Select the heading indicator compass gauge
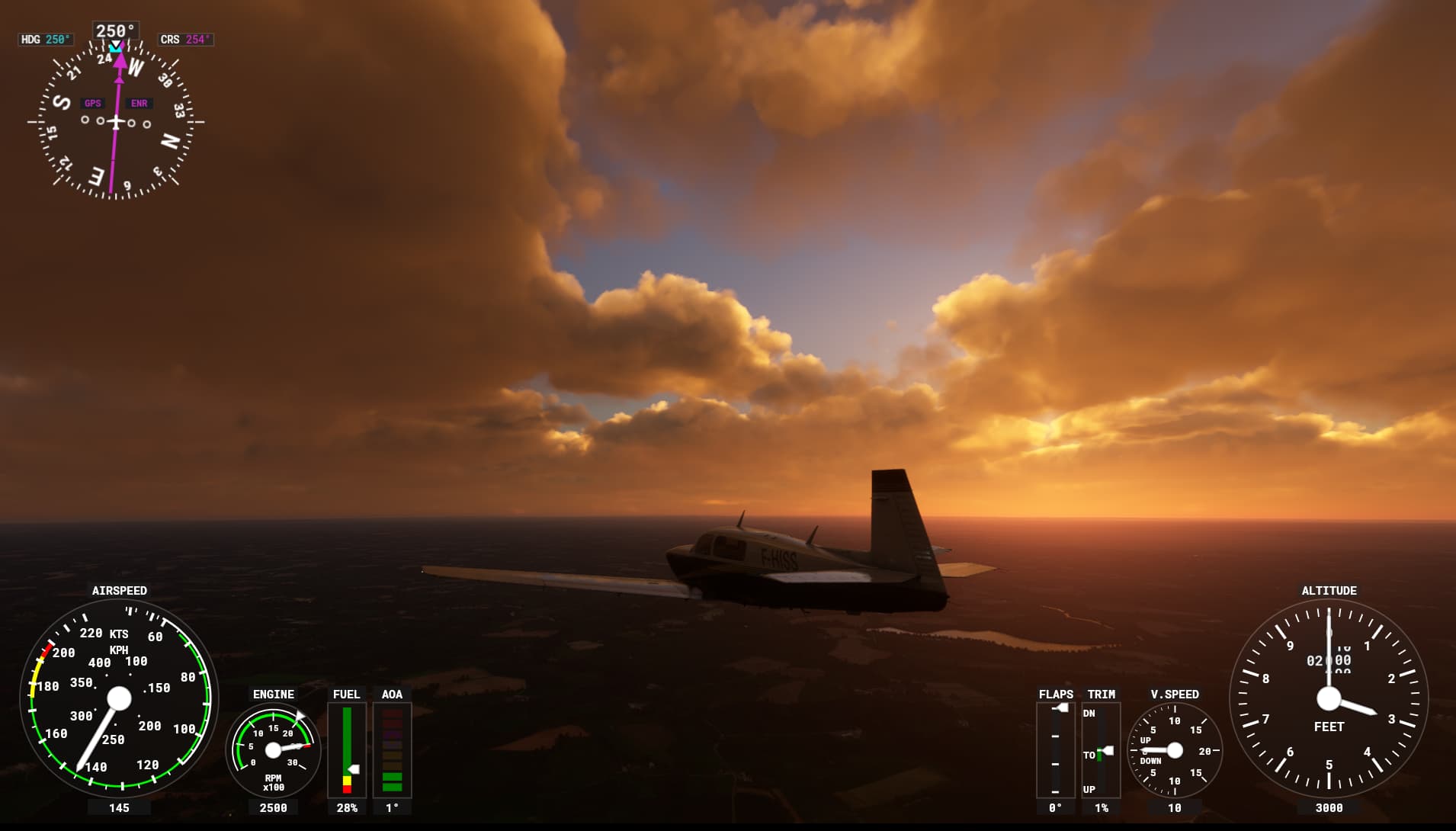This screenshot has height=831, width=1456. click(x=116, y=122)
